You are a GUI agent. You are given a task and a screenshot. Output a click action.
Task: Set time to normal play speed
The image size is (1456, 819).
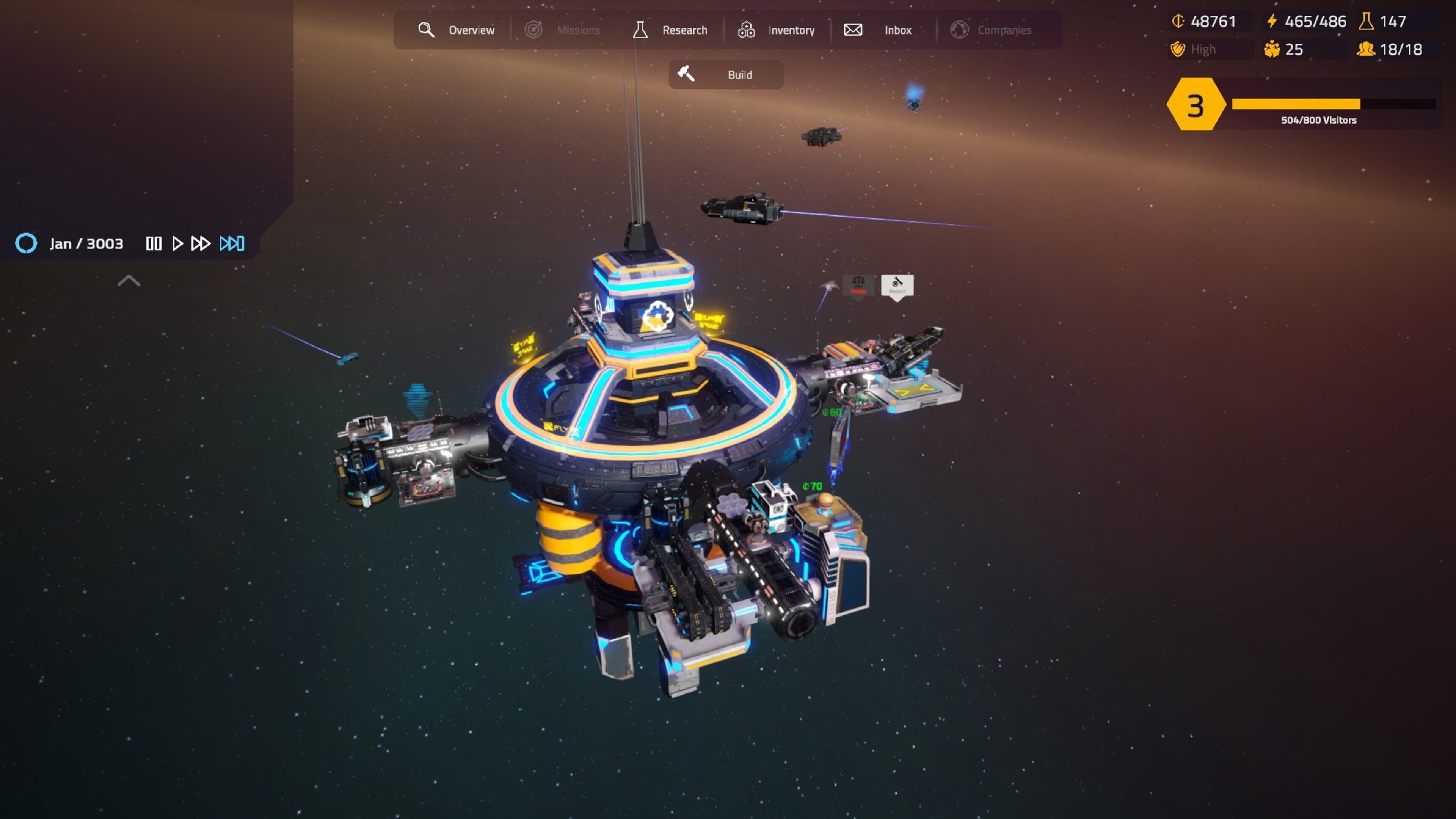pos(177,243)
